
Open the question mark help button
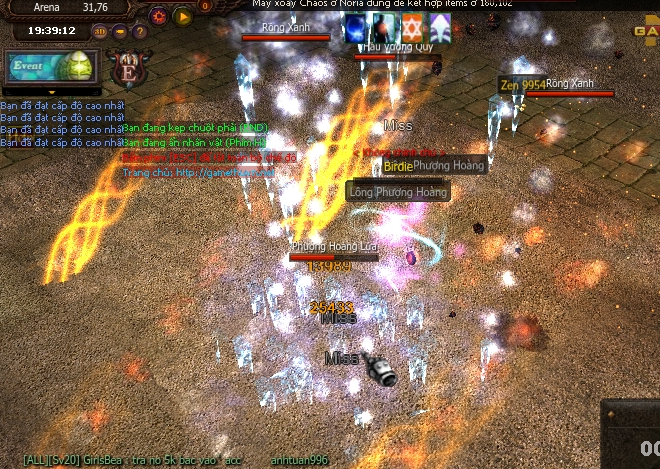pos(137,31)
